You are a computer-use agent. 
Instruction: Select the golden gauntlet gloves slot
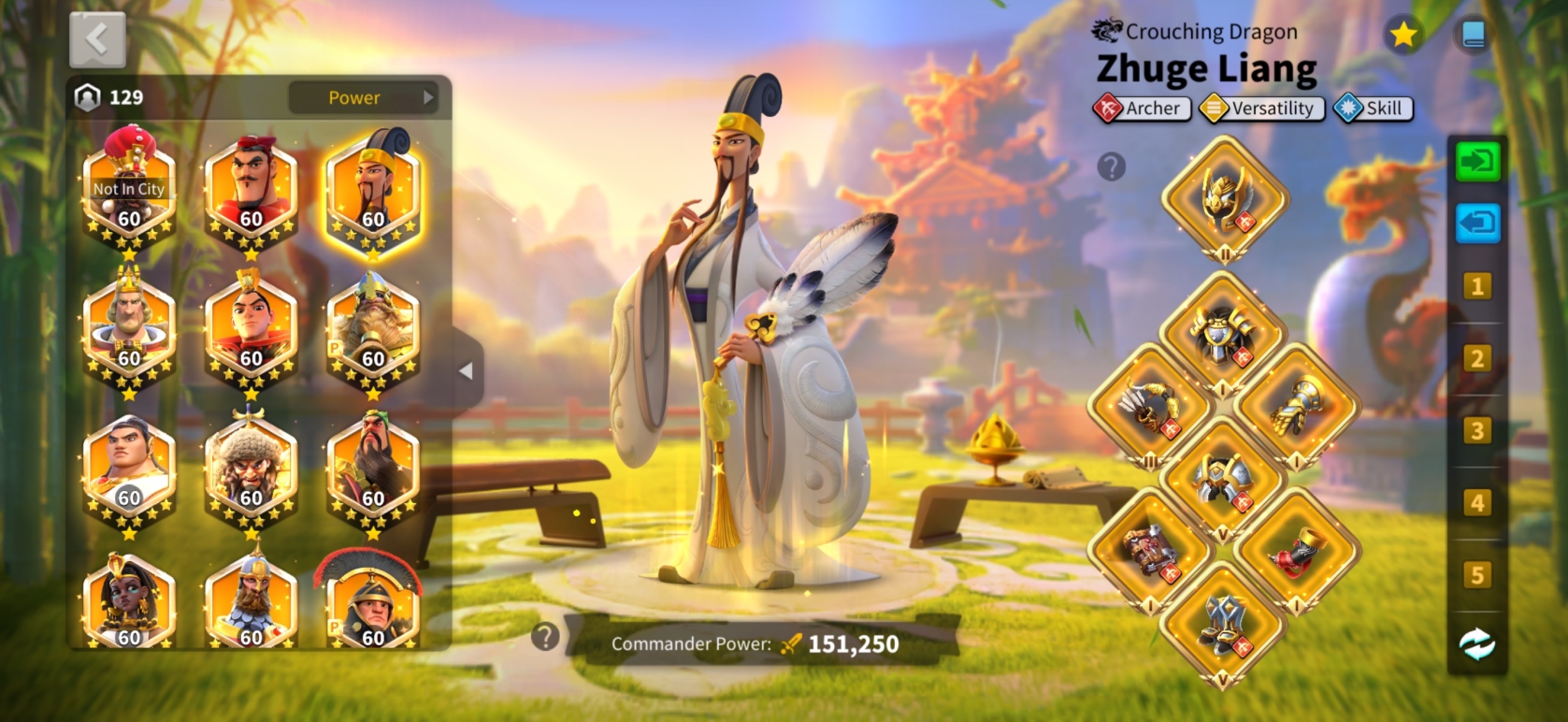pos(1296,406)
